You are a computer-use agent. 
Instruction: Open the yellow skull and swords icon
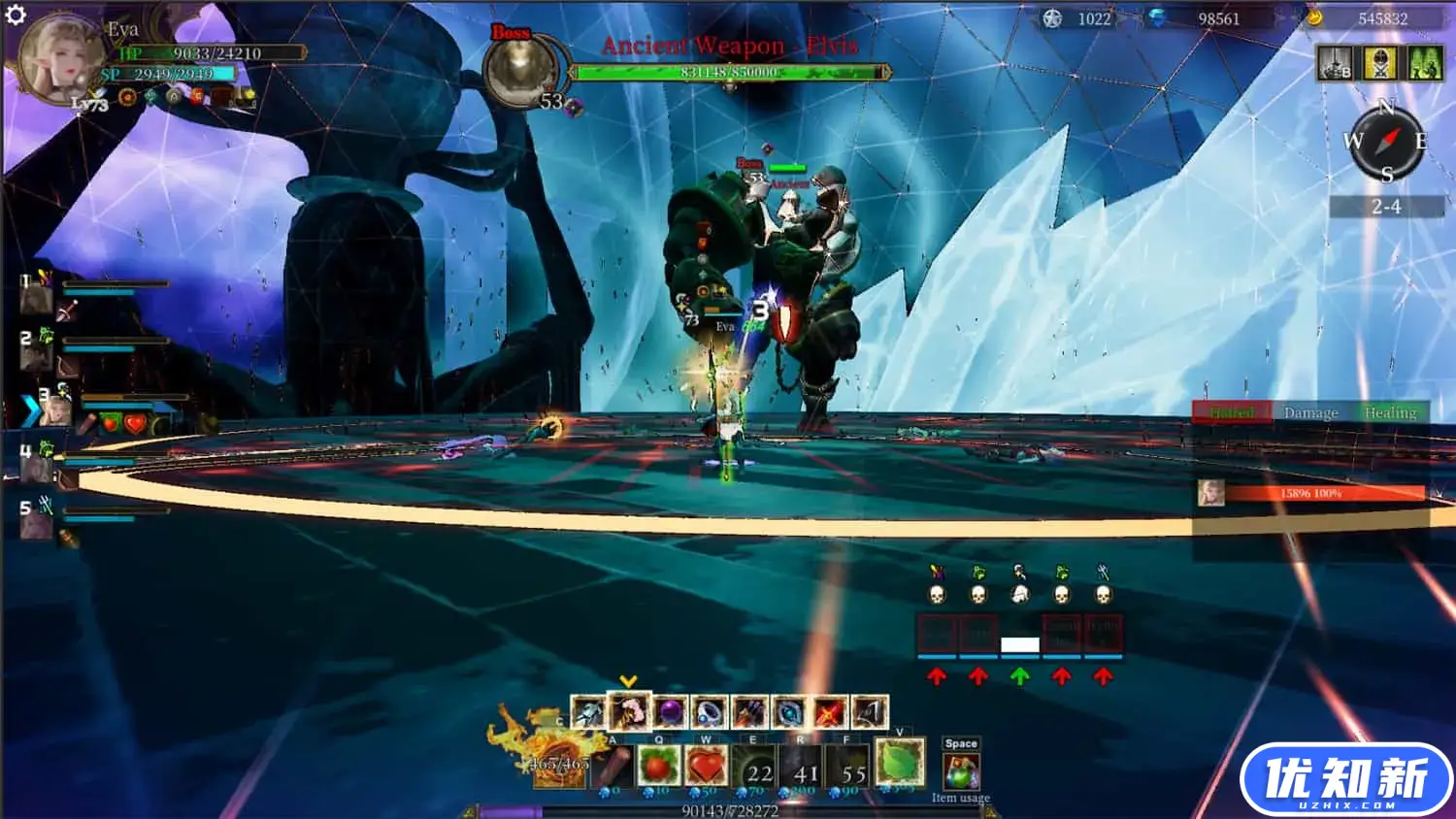click(1379, 63)
